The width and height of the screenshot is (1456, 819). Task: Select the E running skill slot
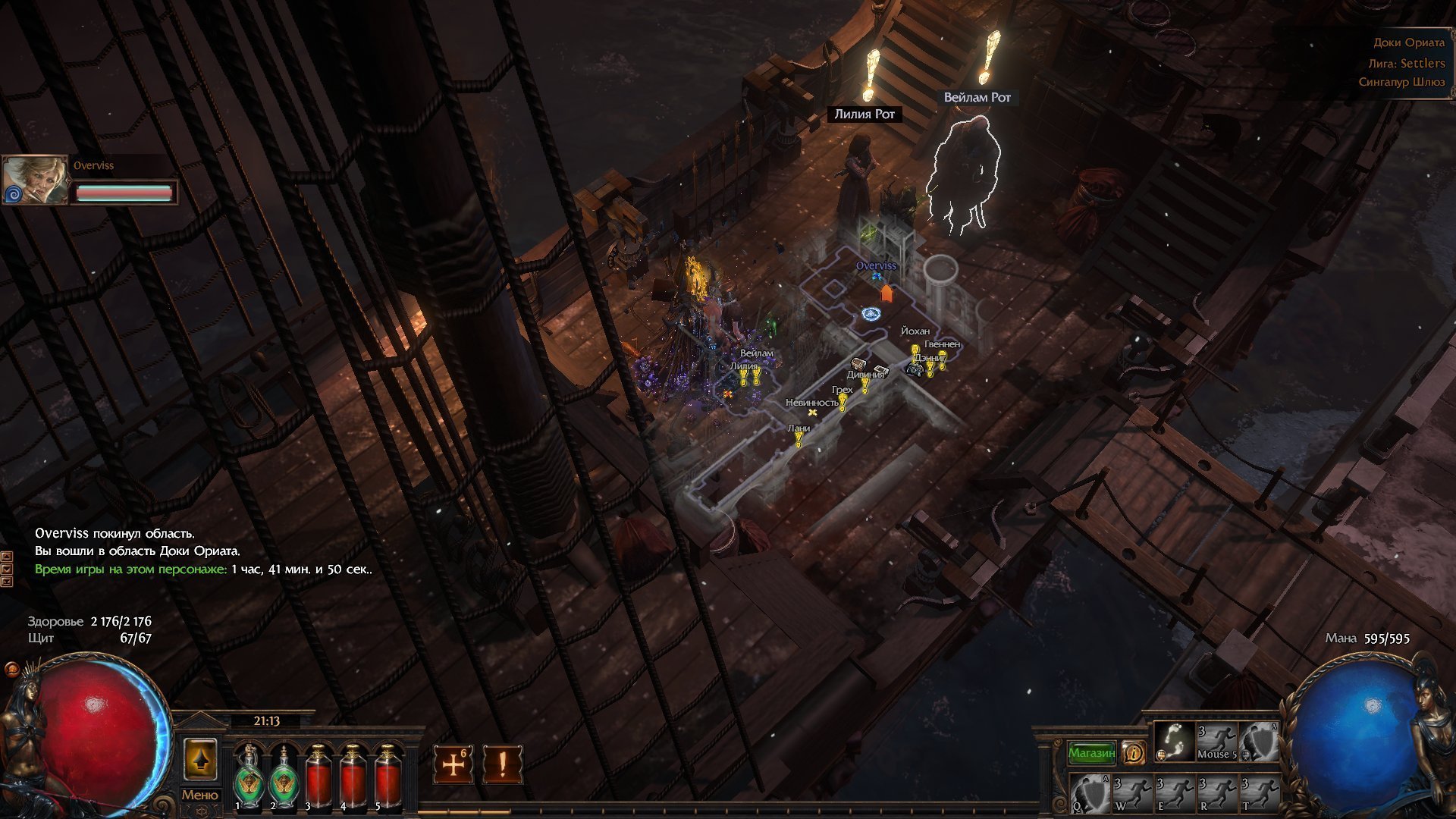coord(1175,793)
